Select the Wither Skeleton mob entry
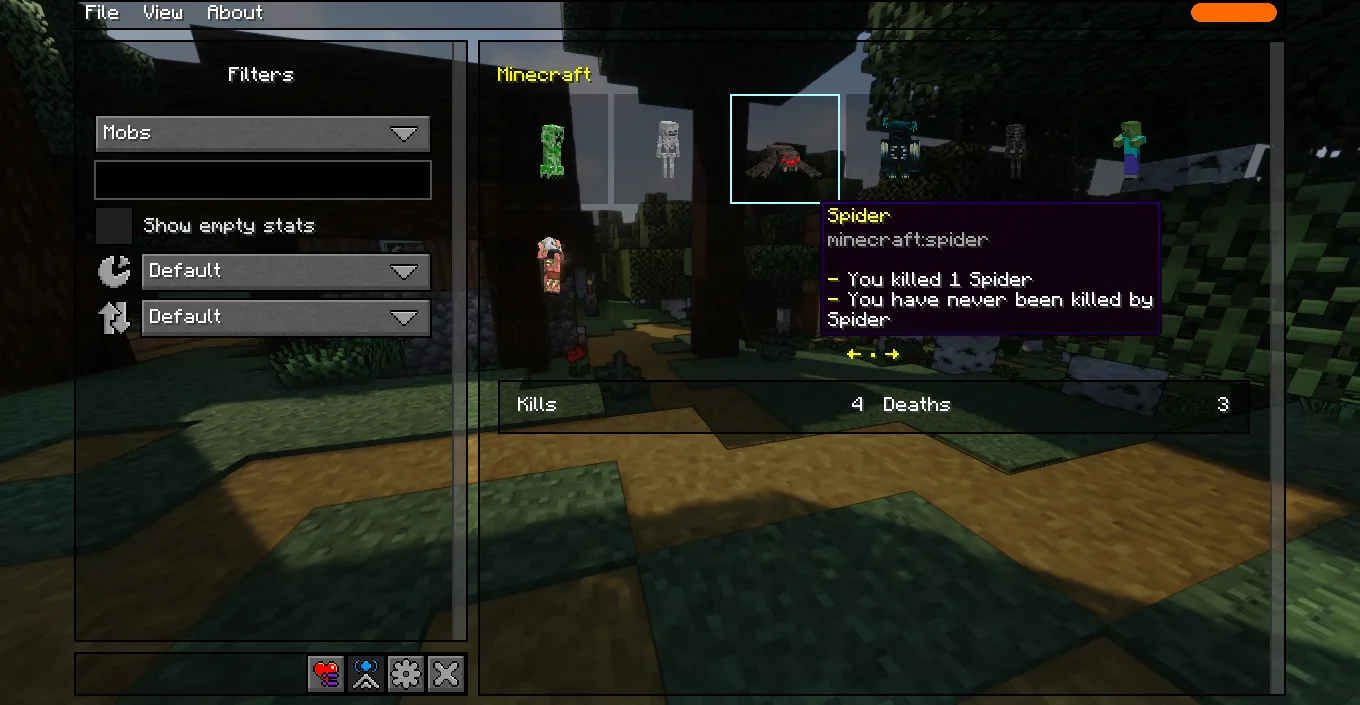Viewport: 1360px width, 705px height. point(1015,150)
